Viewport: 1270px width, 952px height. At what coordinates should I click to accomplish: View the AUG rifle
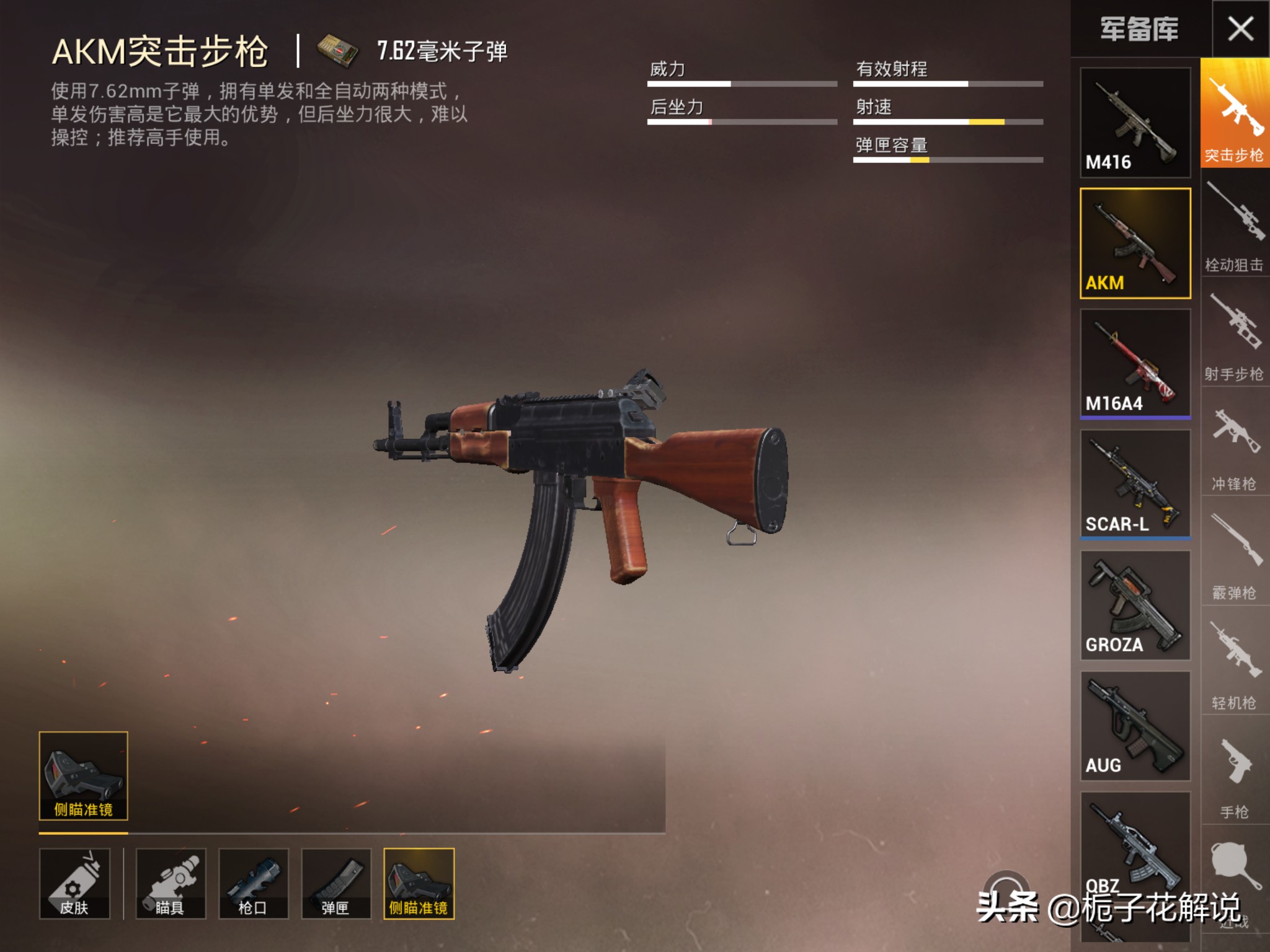[1135, 725]
